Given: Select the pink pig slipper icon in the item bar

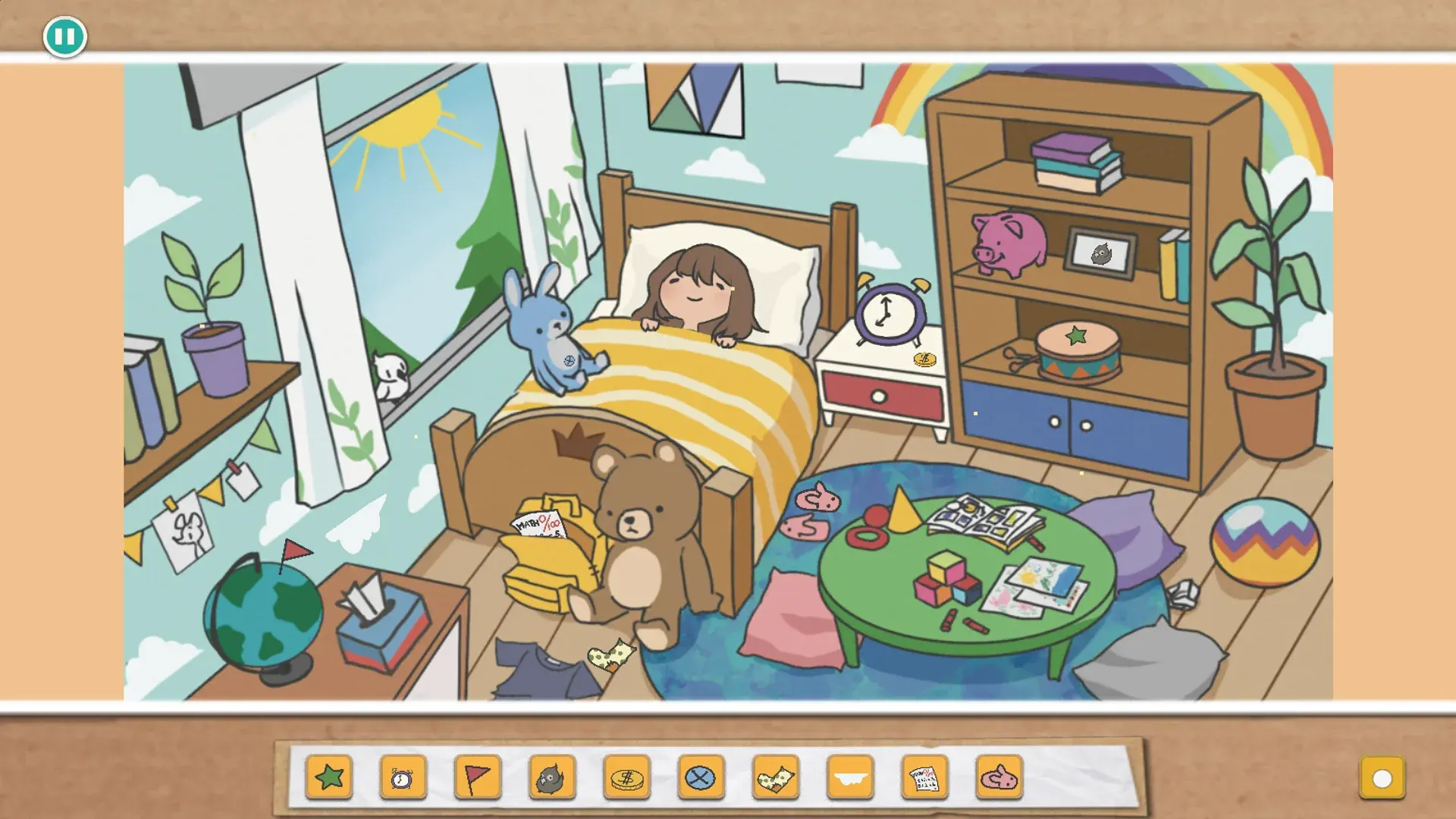Looking at the screenshot, I should point(998,777).
